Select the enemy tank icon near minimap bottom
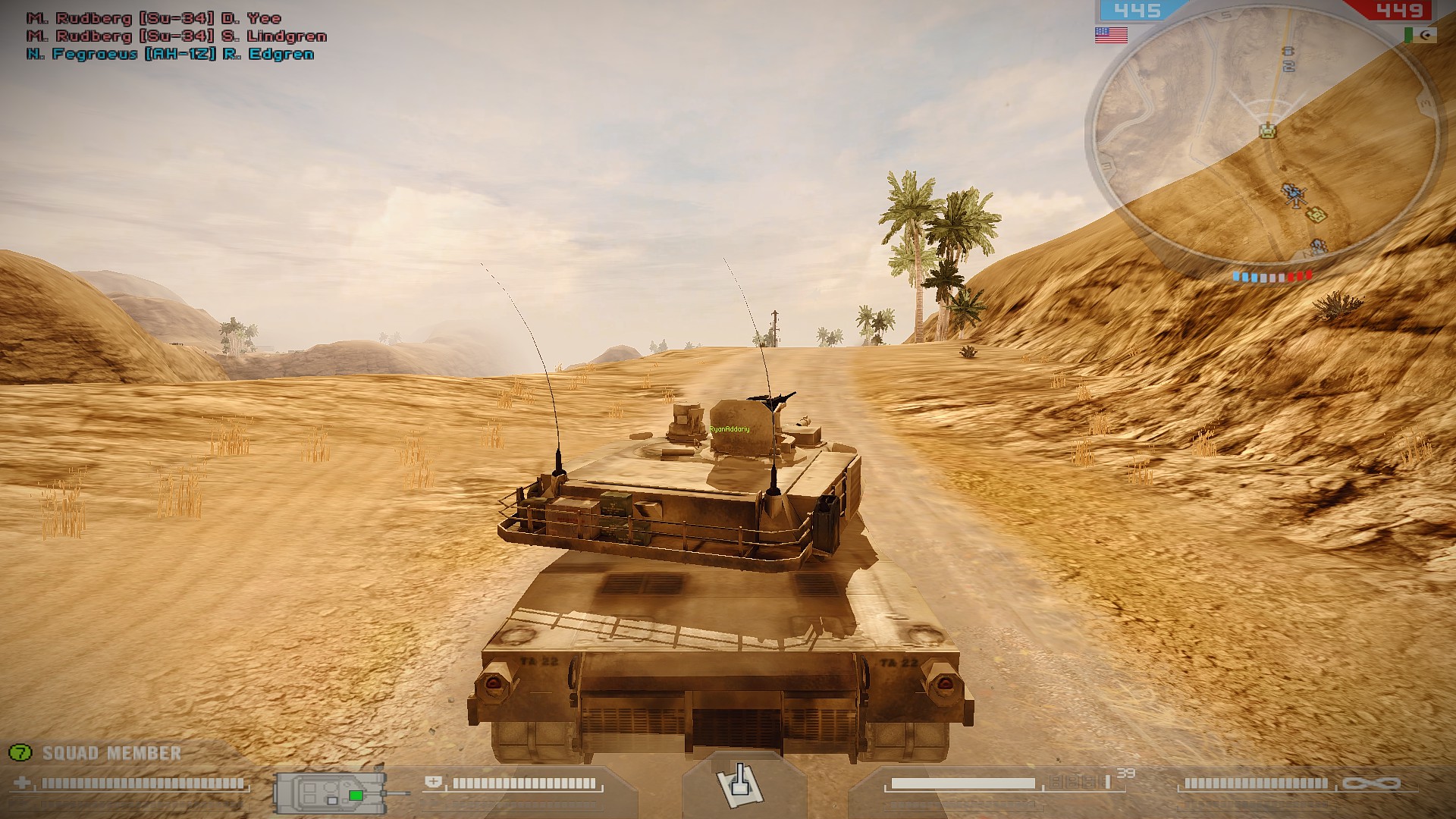 (x=1317, y=246)
